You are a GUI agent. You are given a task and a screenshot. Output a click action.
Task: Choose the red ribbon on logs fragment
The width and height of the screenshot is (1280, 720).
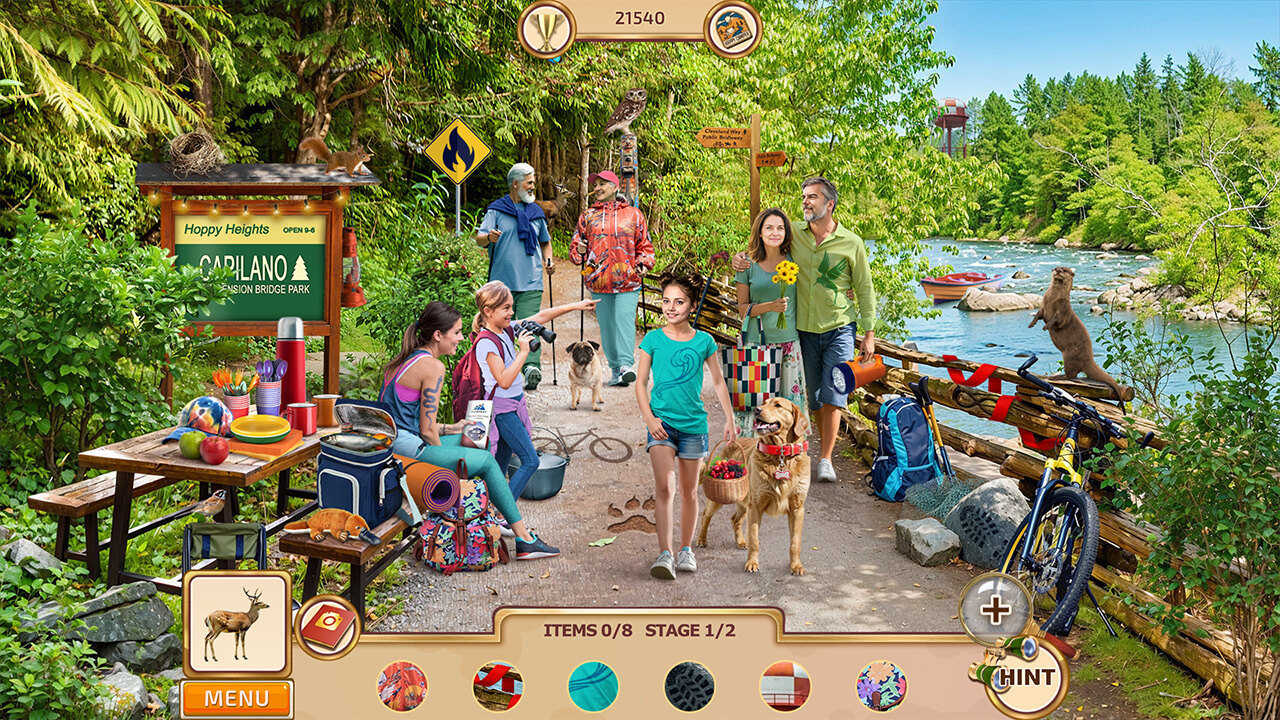point(498,686)
